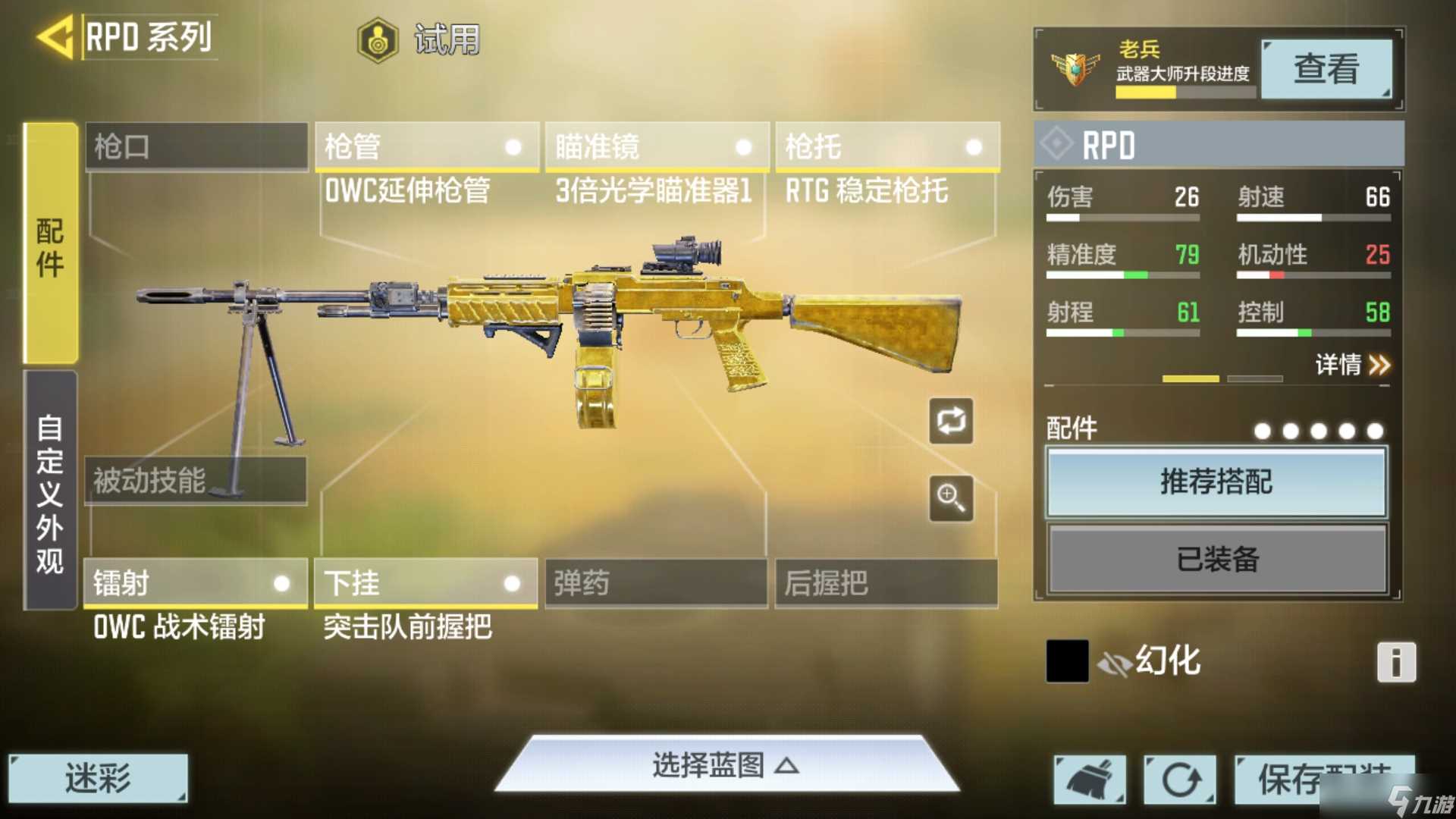Open the 弹药 ammunition slot
Image resolution: width=1456 pixels, height=819 pixels.
tap(654, 584)
